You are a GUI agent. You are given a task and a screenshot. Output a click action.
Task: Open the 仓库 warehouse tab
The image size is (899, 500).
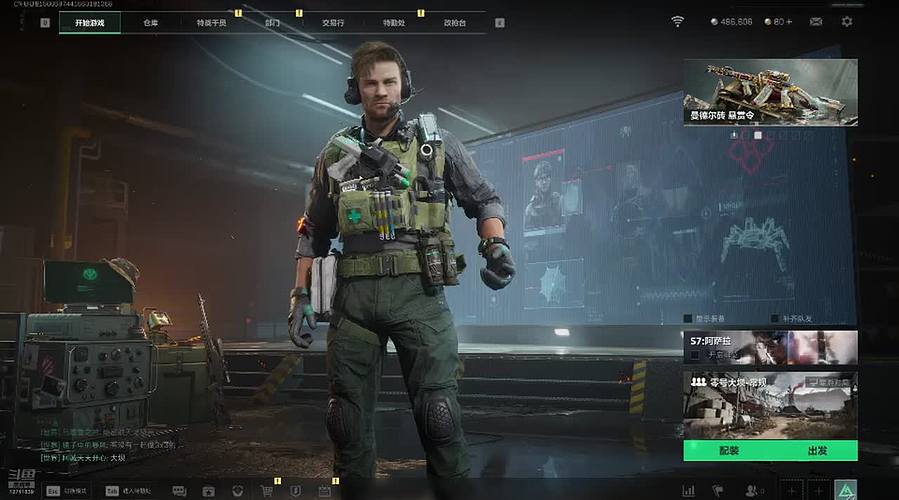tap(151, 22)
